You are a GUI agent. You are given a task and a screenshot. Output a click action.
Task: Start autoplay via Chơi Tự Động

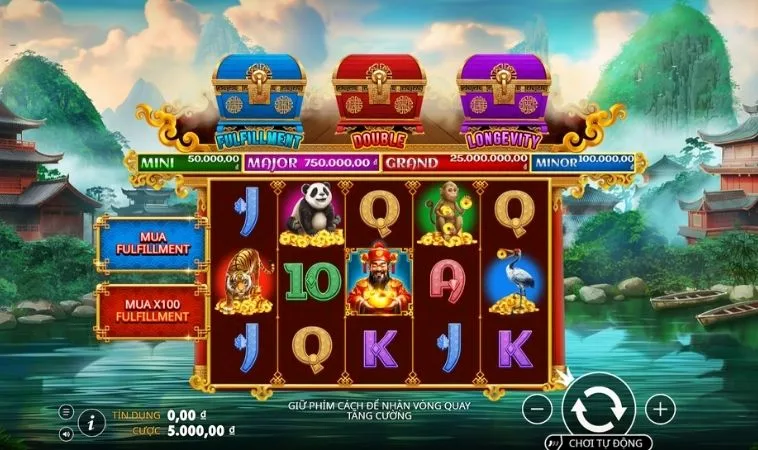coord(598,442)
